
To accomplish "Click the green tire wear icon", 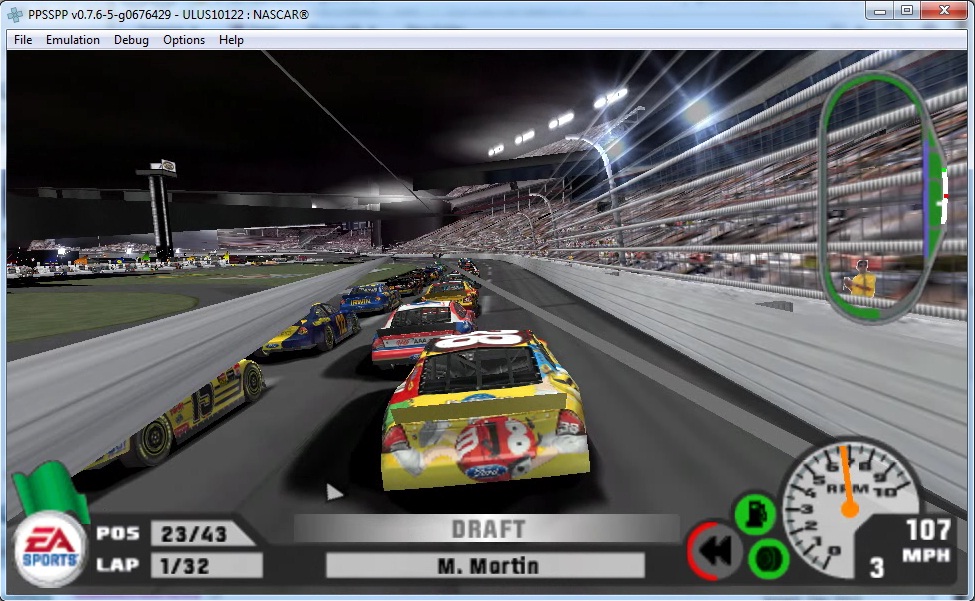I will coord(768,555).
